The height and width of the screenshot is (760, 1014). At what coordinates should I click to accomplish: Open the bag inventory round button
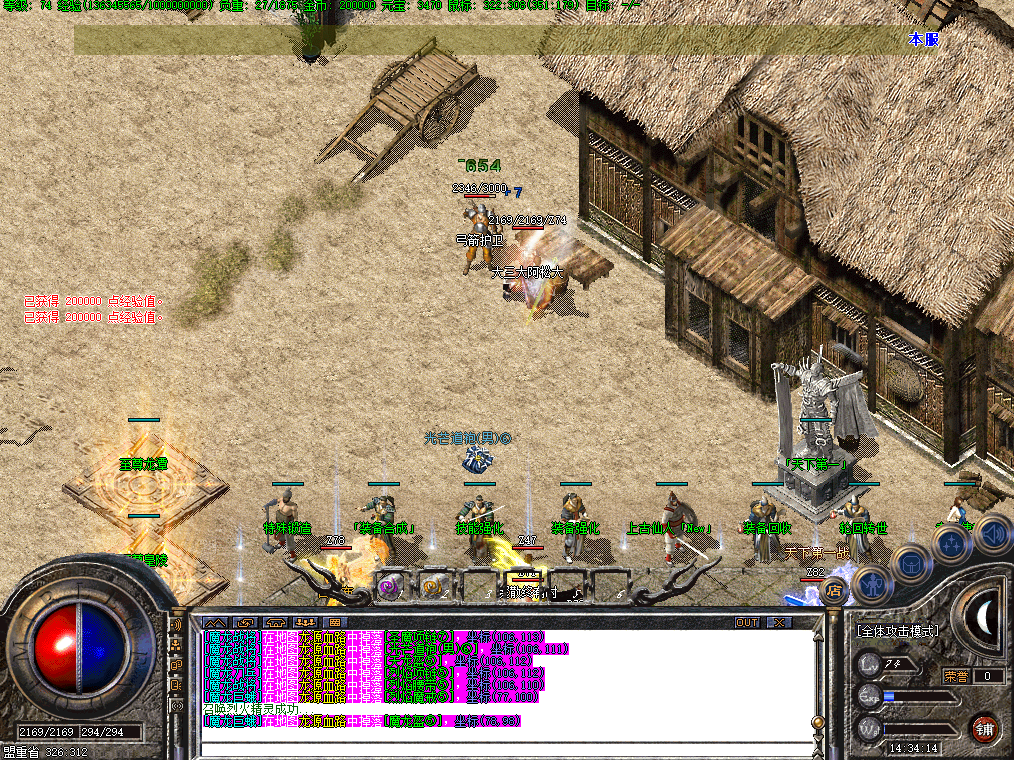point(911,562)
